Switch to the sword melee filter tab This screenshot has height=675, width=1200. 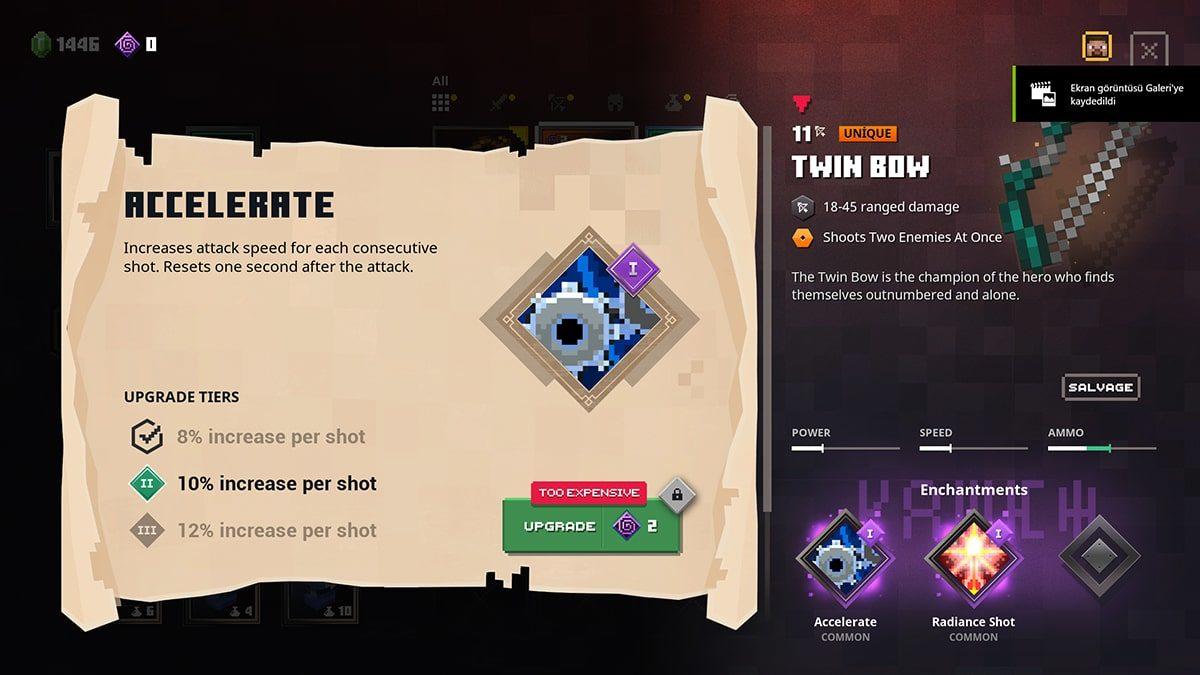(500, 102)
